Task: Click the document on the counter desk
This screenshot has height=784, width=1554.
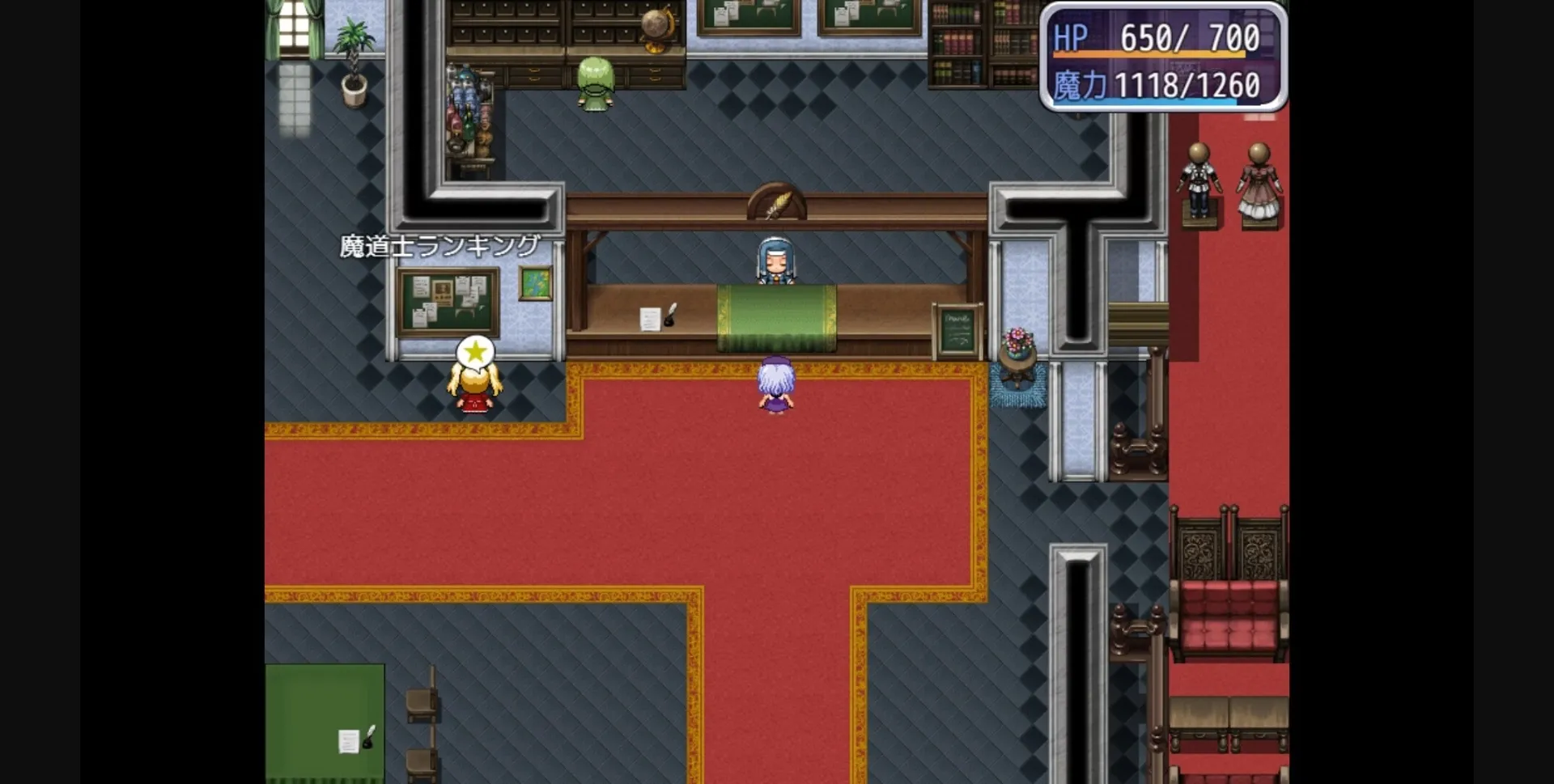Action: click(652, 320)
